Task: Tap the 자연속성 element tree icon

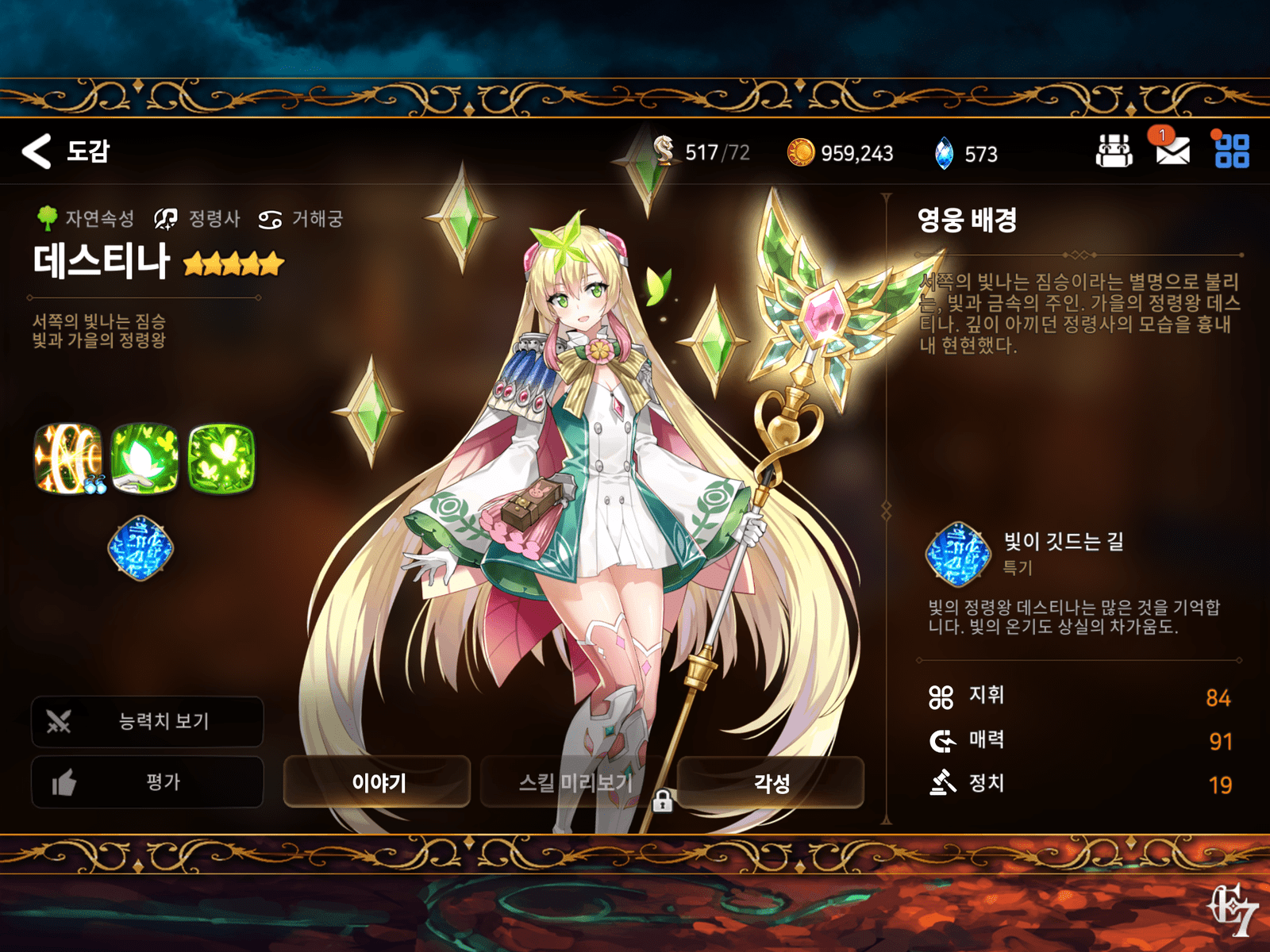Action: pos(48,219)
